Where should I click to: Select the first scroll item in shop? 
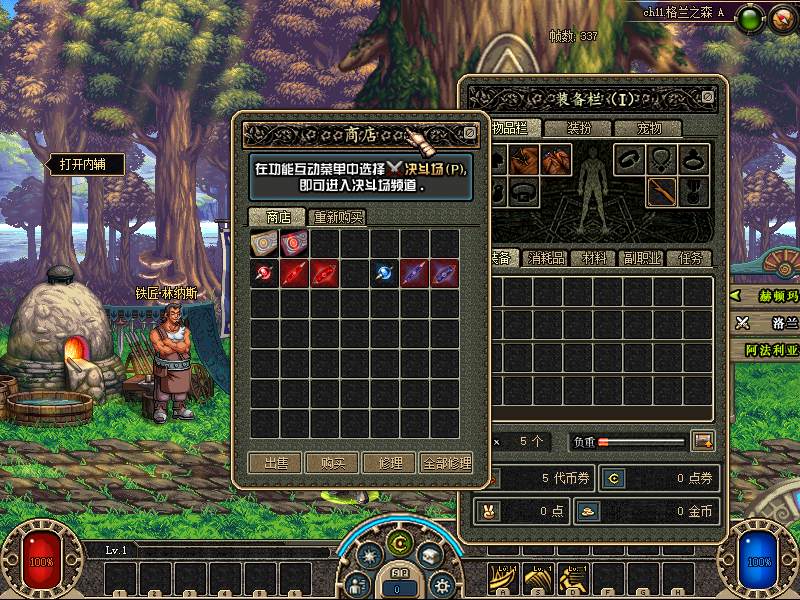[x=265, y=243]
